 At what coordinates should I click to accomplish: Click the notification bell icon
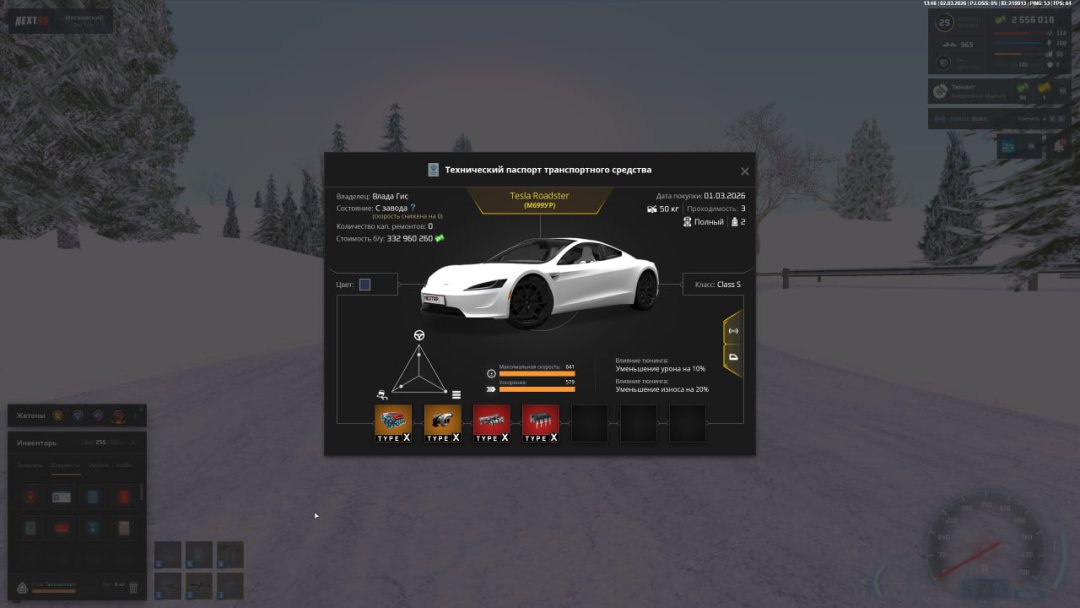point(1058,146)
